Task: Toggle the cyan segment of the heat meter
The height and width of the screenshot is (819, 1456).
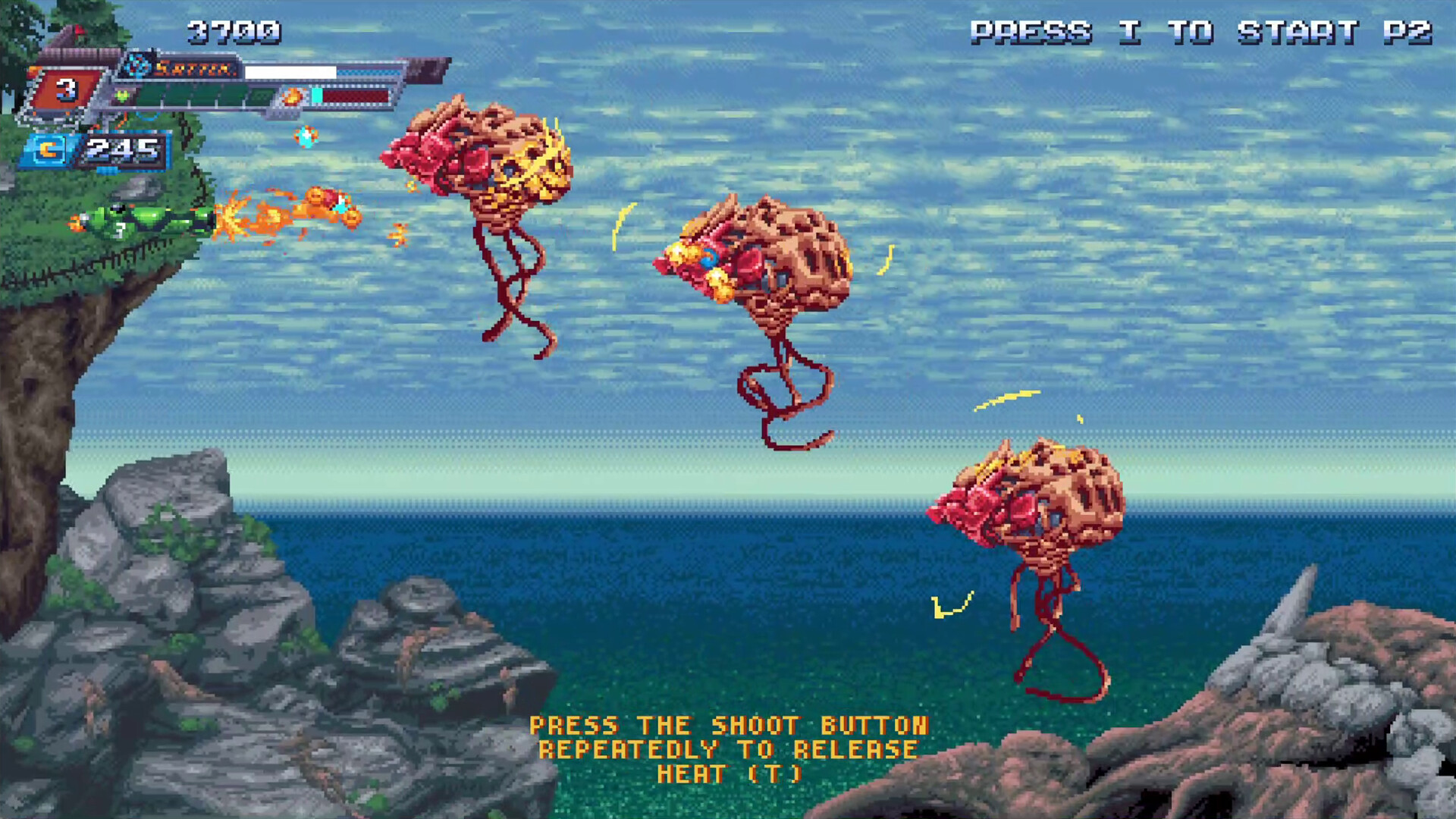Action: coord(318,95)
